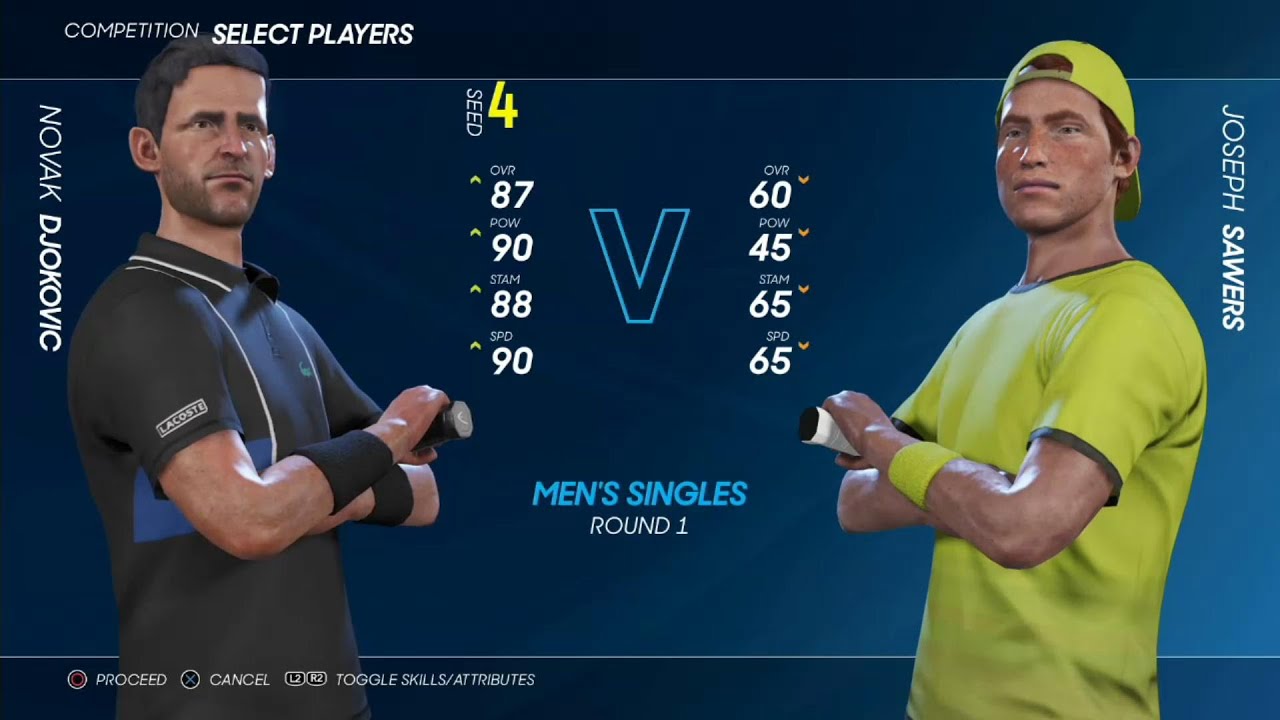This screenshot has width=1280, height=720.
Task: Choose Joseph Sawers' player name
Action: click(x=1232, y=216)
